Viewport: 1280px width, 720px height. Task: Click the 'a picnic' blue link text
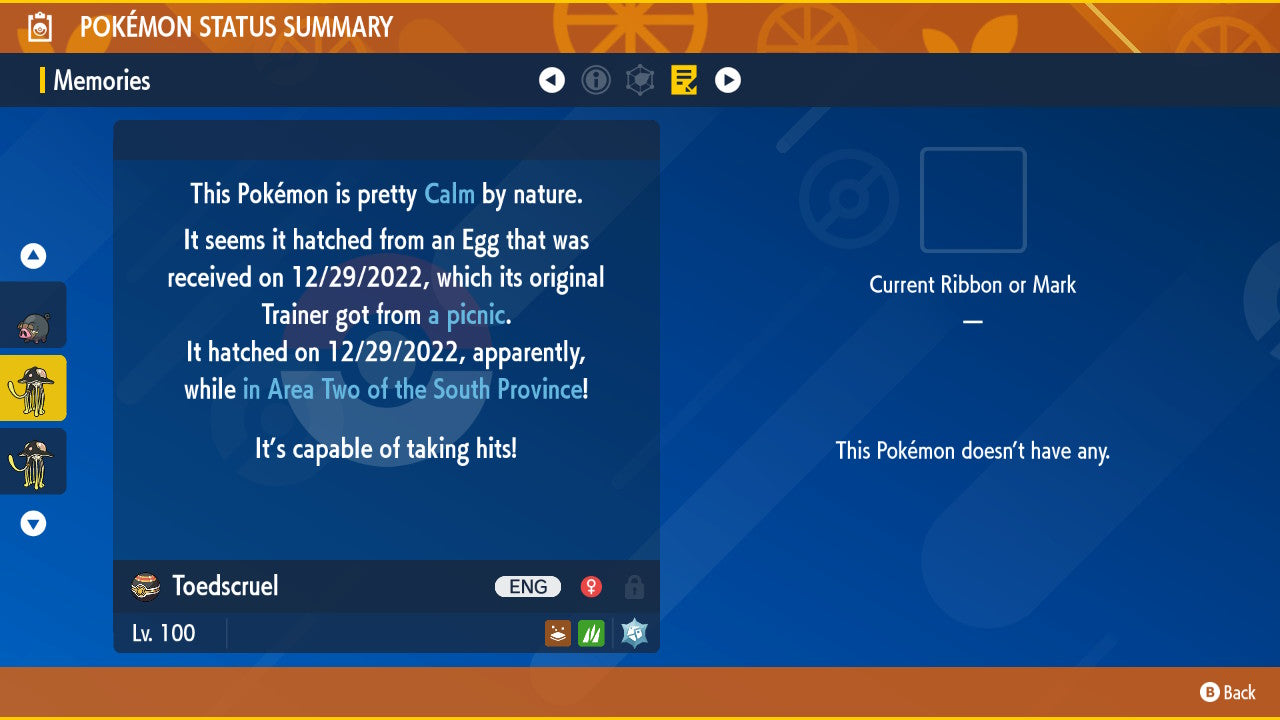coord(463,314)
